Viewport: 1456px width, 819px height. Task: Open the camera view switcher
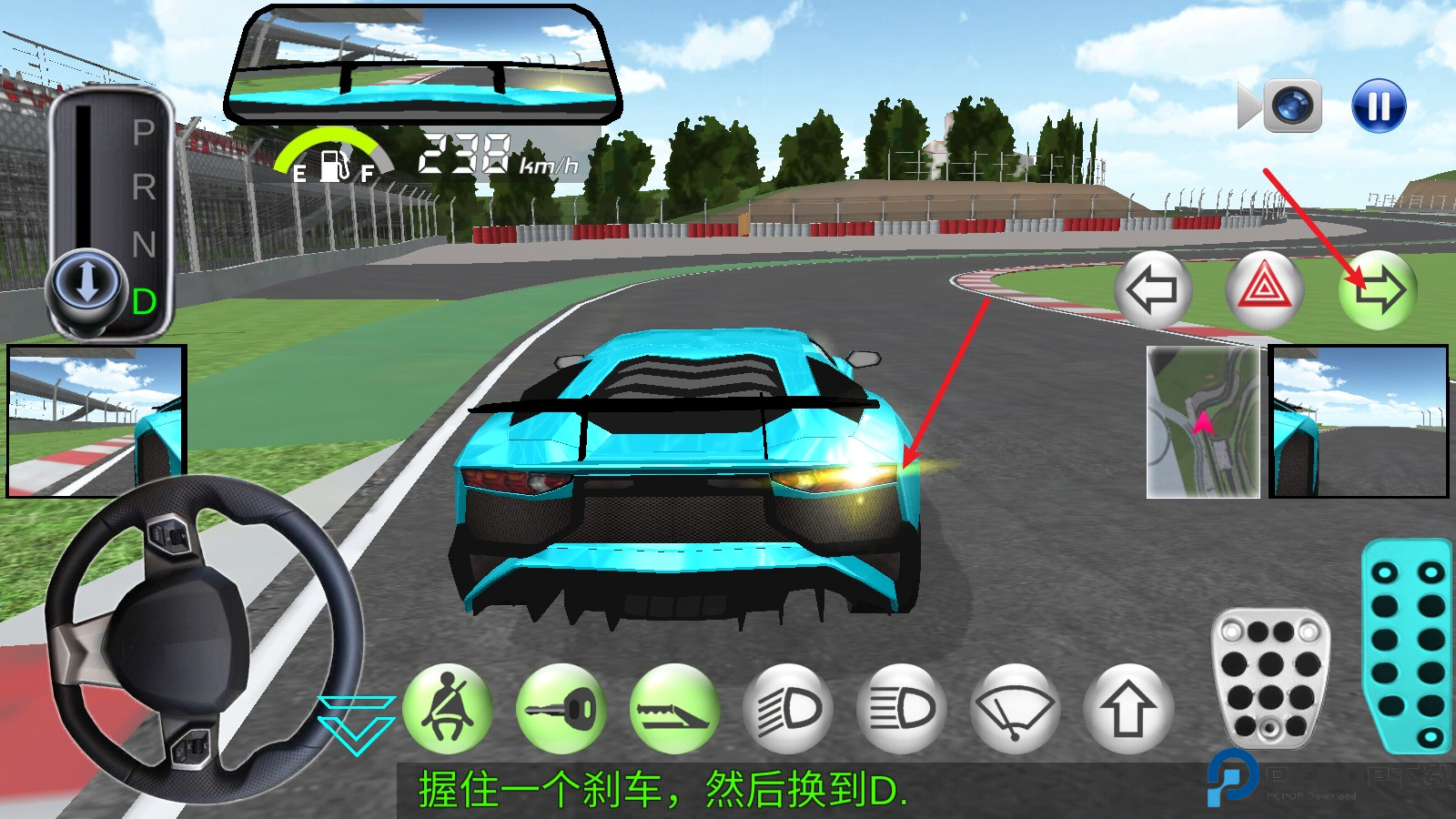(1291, 105)
